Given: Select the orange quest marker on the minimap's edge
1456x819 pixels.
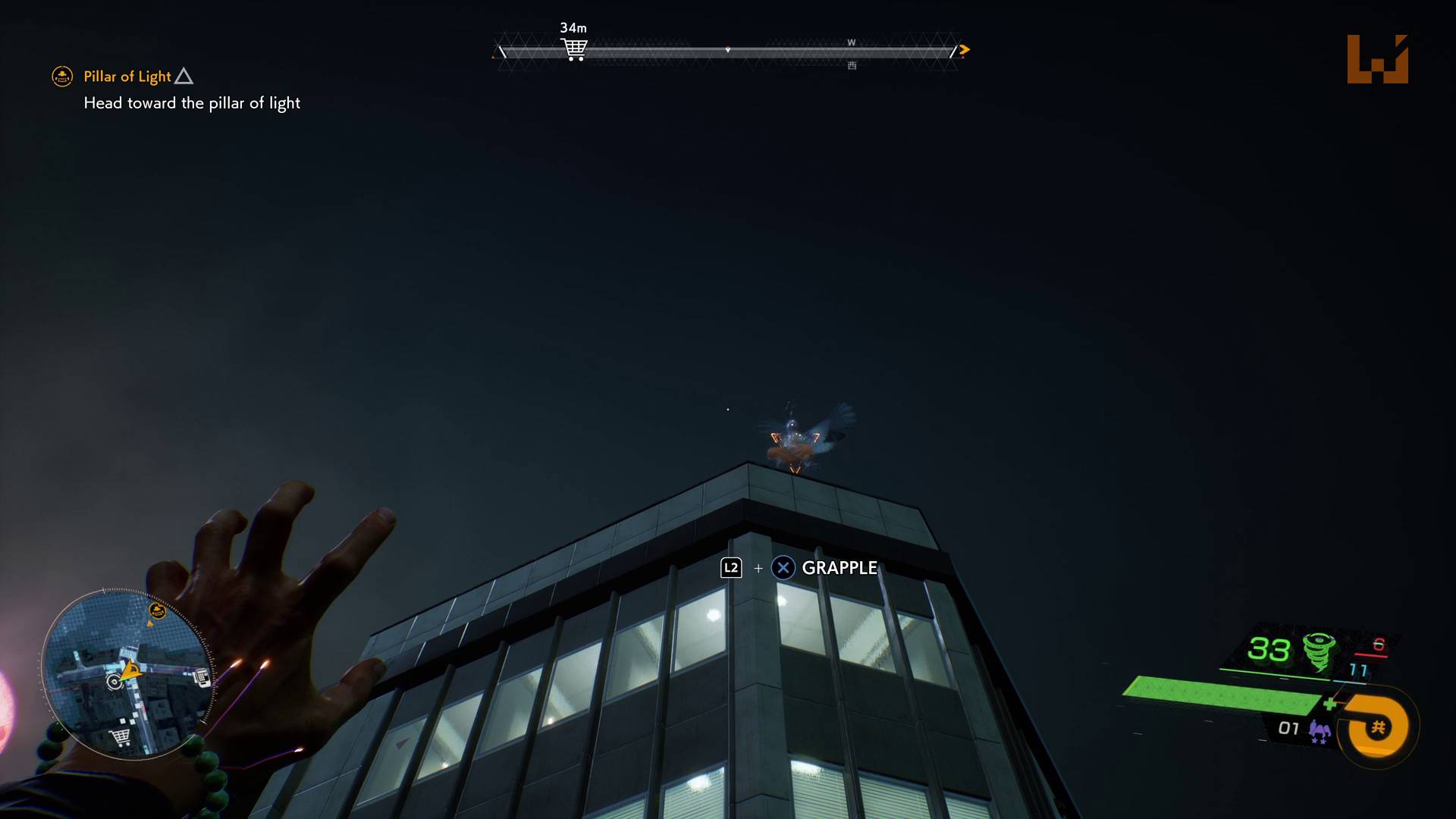Looking at the screenshot, I should click(158, 610).
